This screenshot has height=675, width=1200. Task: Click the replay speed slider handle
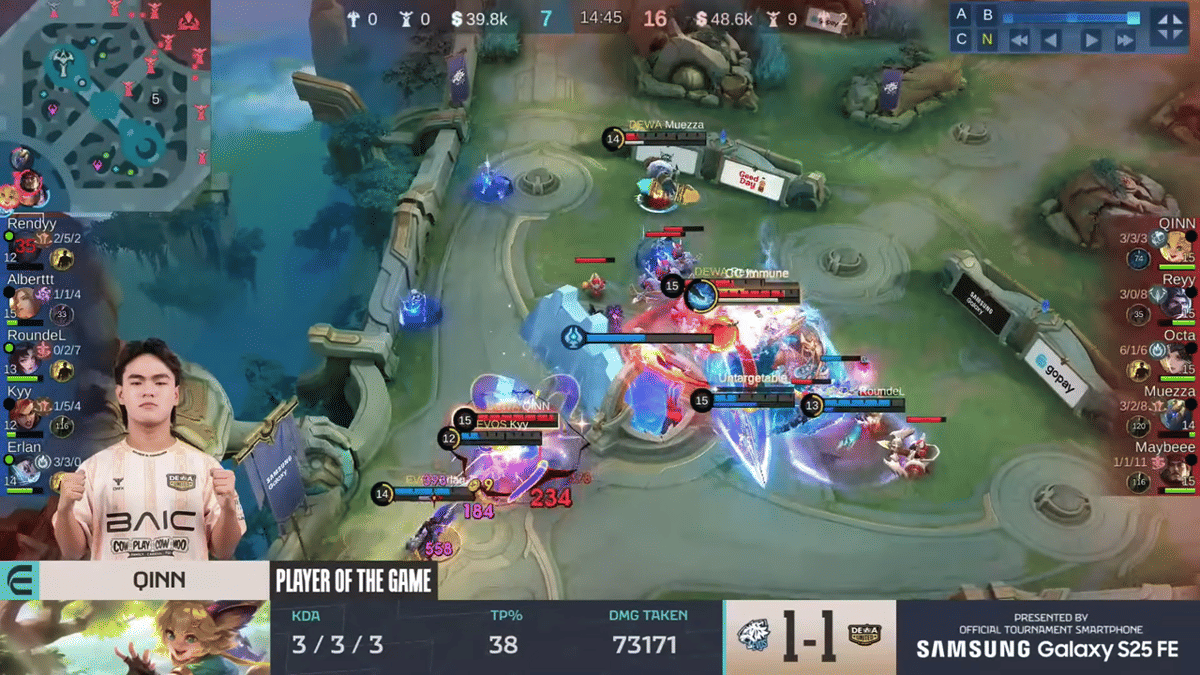[1133, 17]
